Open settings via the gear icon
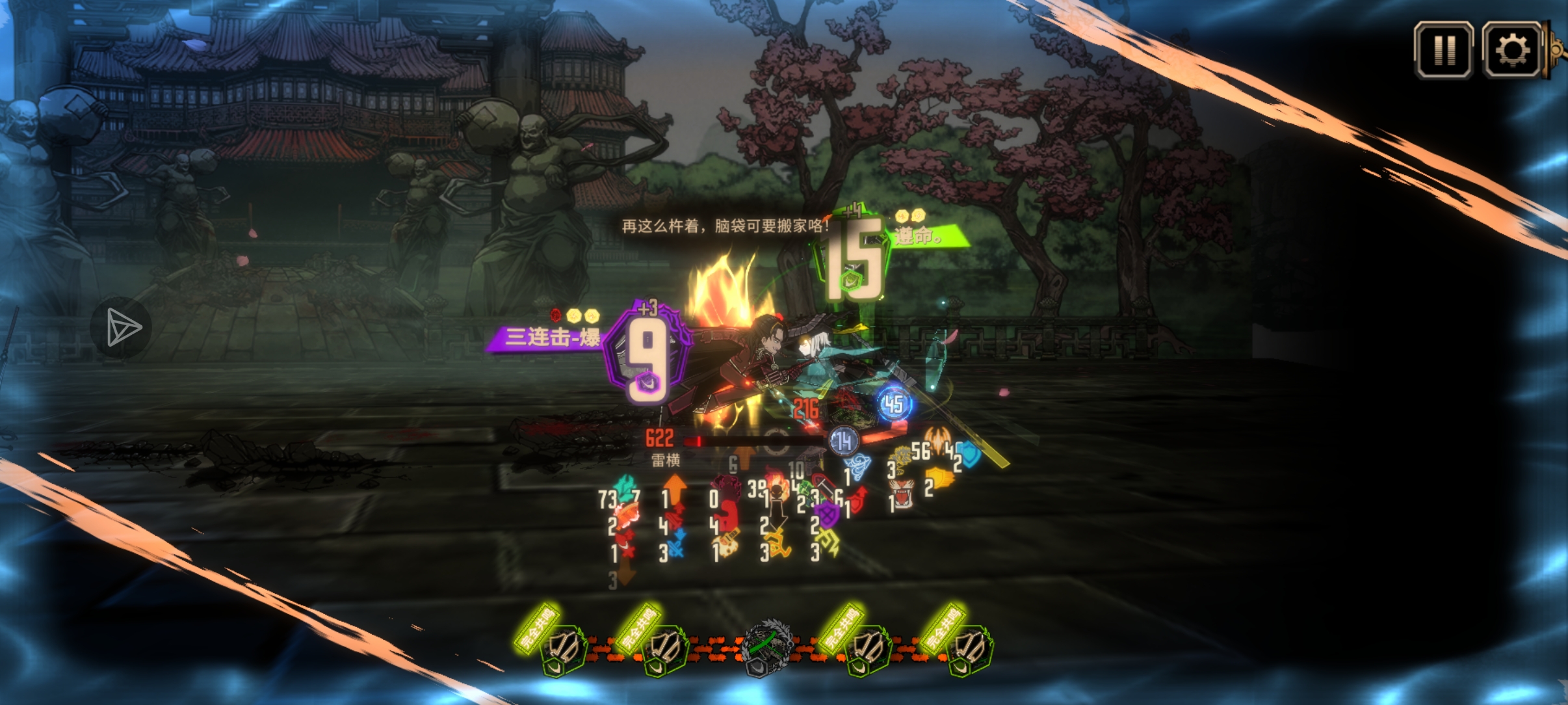This screenshot has width=1568, height=705. click(x=1512, y=49)
